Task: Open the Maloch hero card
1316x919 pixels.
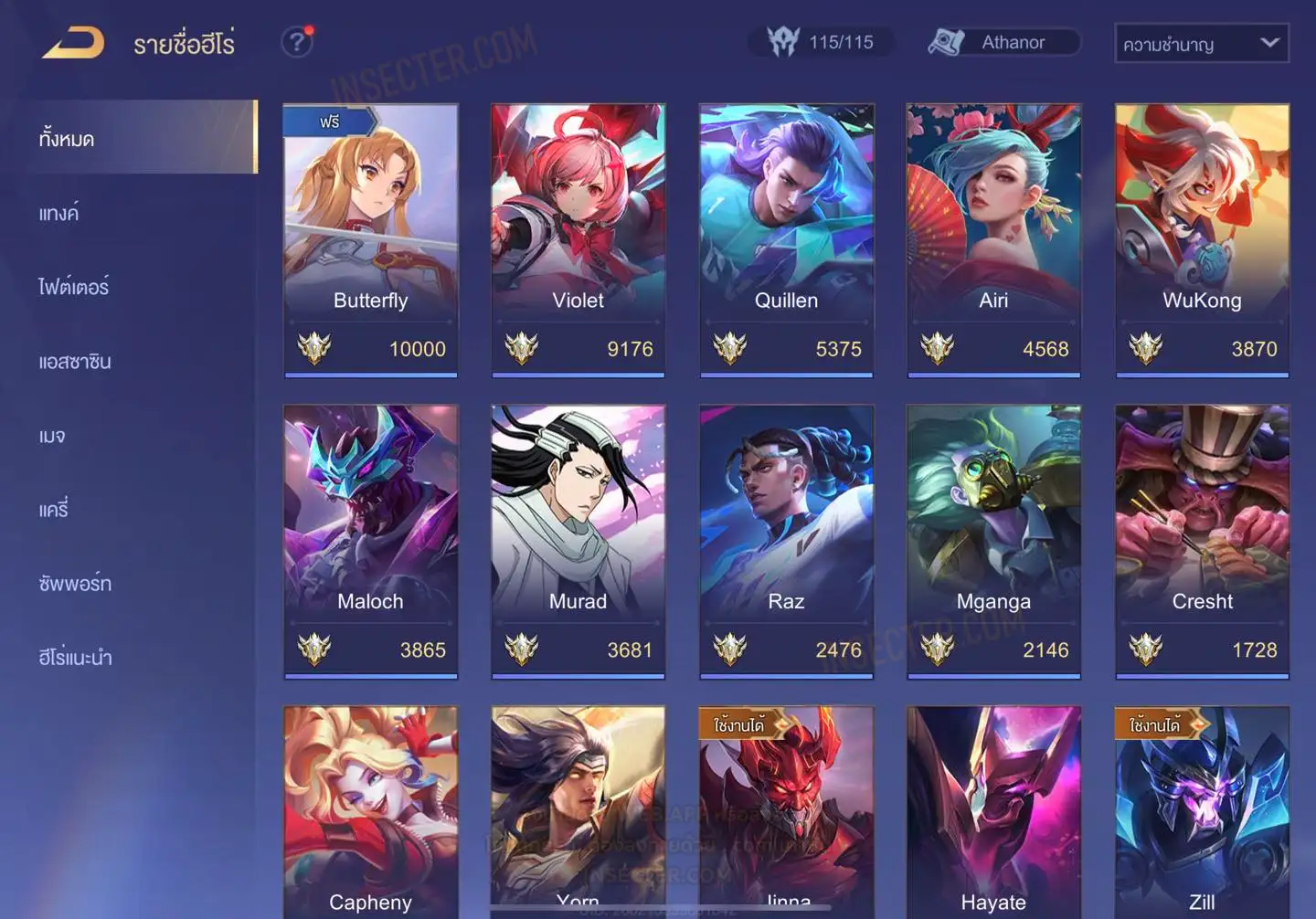Action: 370,541
